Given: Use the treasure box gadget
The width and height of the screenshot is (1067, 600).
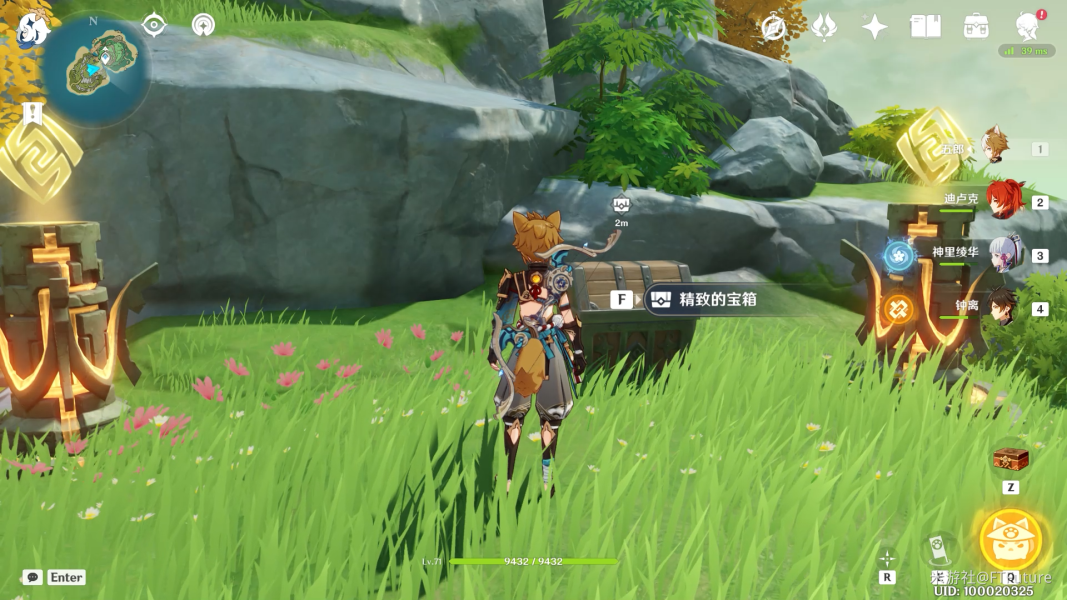Looking at the screenshot, I should point(1010,461).
